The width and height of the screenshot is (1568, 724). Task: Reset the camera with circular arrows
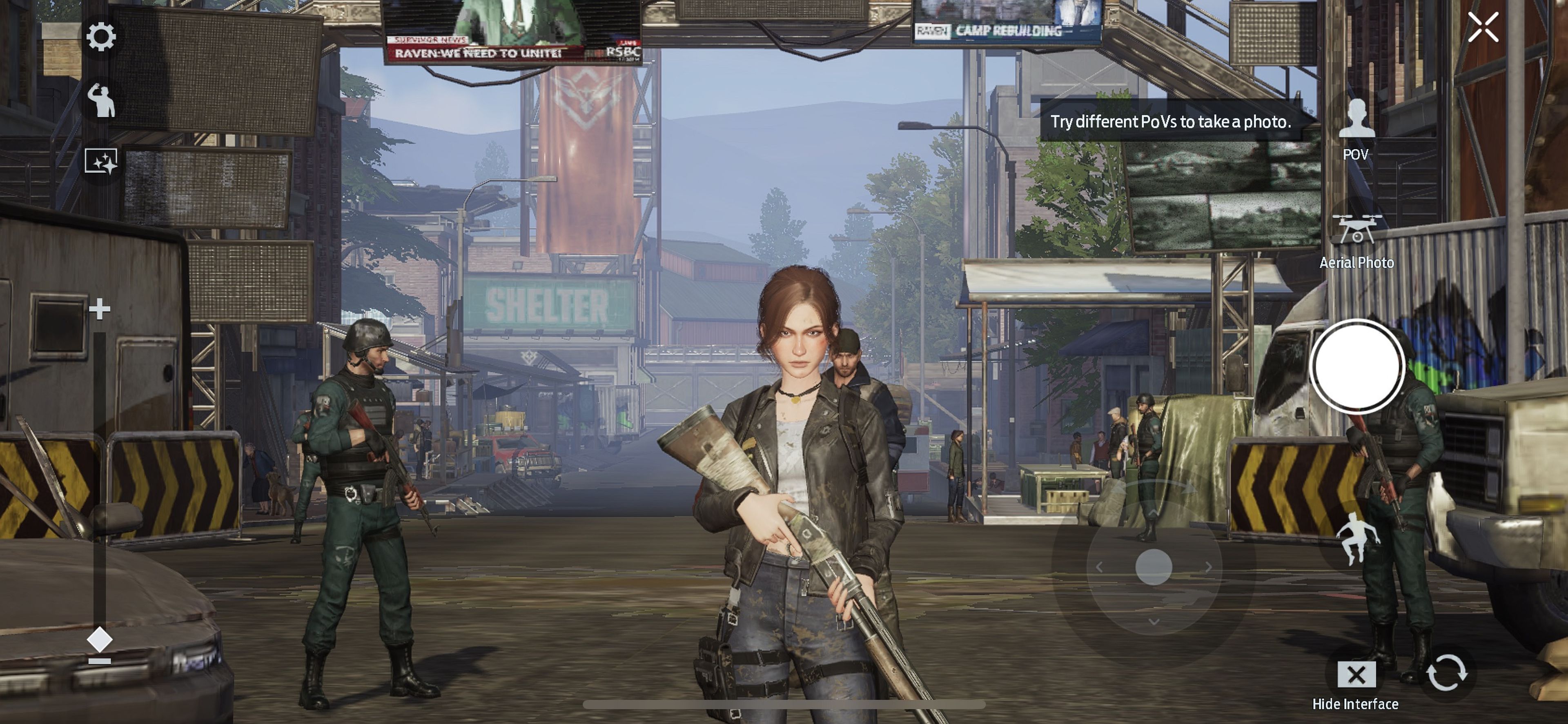1447,672
